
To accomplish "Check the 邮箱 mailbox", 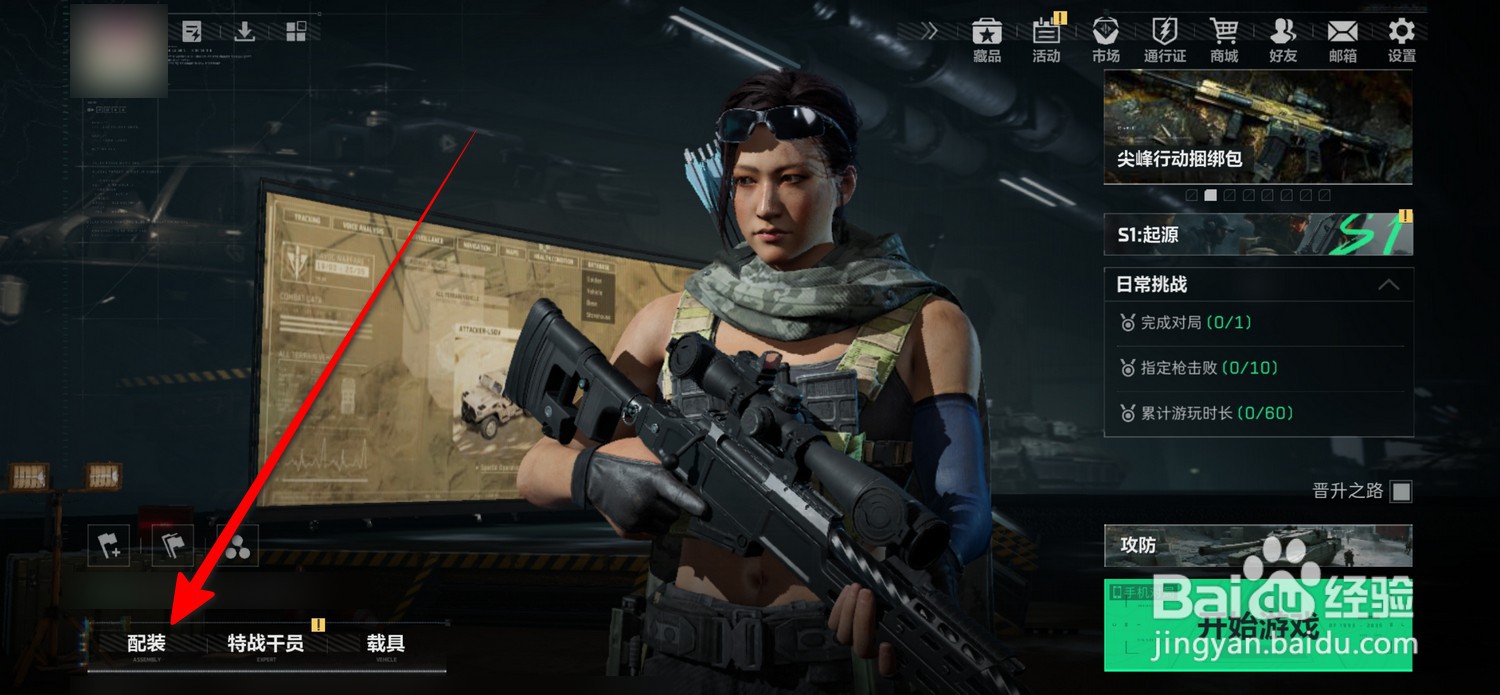I will [1342, 40].
